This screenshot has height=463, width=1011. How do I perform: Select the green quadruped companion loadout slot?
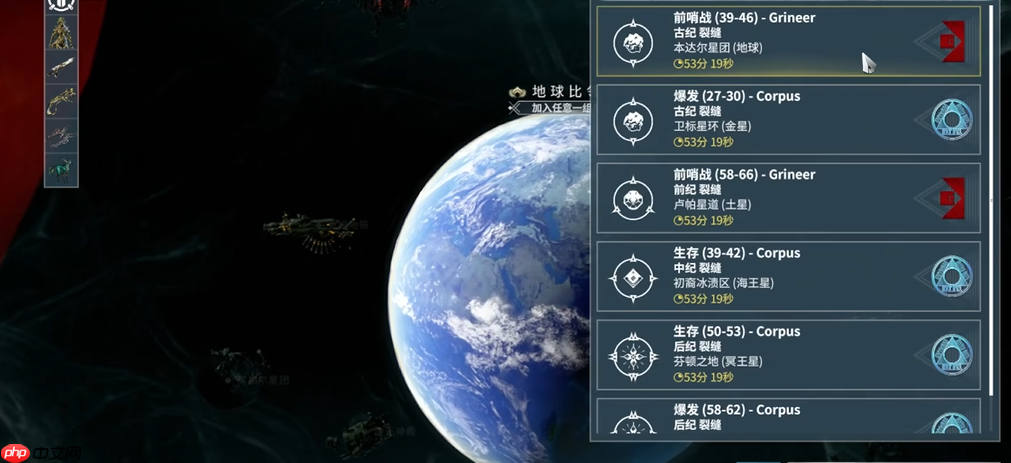click(61, 169)
